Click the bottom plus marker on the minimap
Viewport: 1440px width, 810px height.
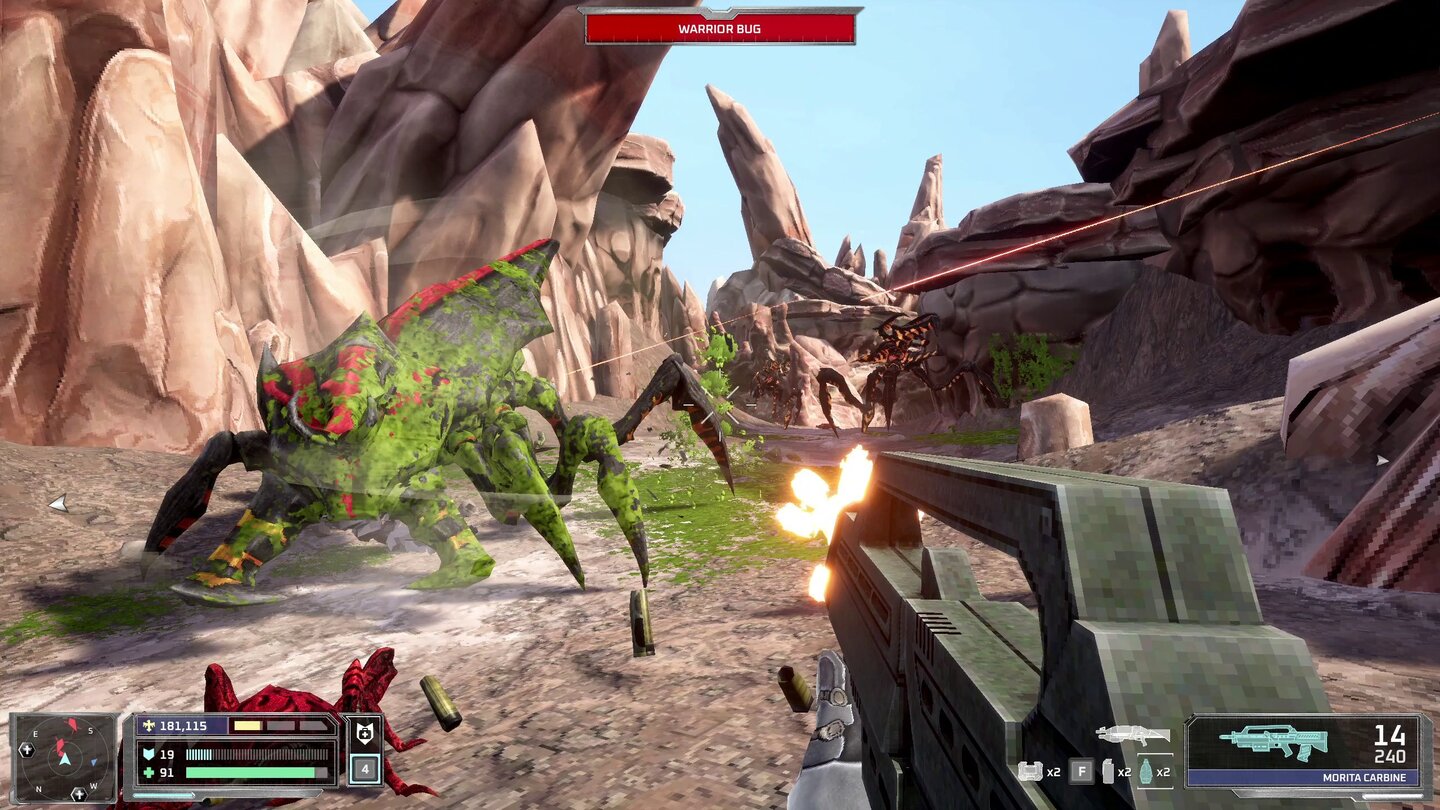click(78, 795)
